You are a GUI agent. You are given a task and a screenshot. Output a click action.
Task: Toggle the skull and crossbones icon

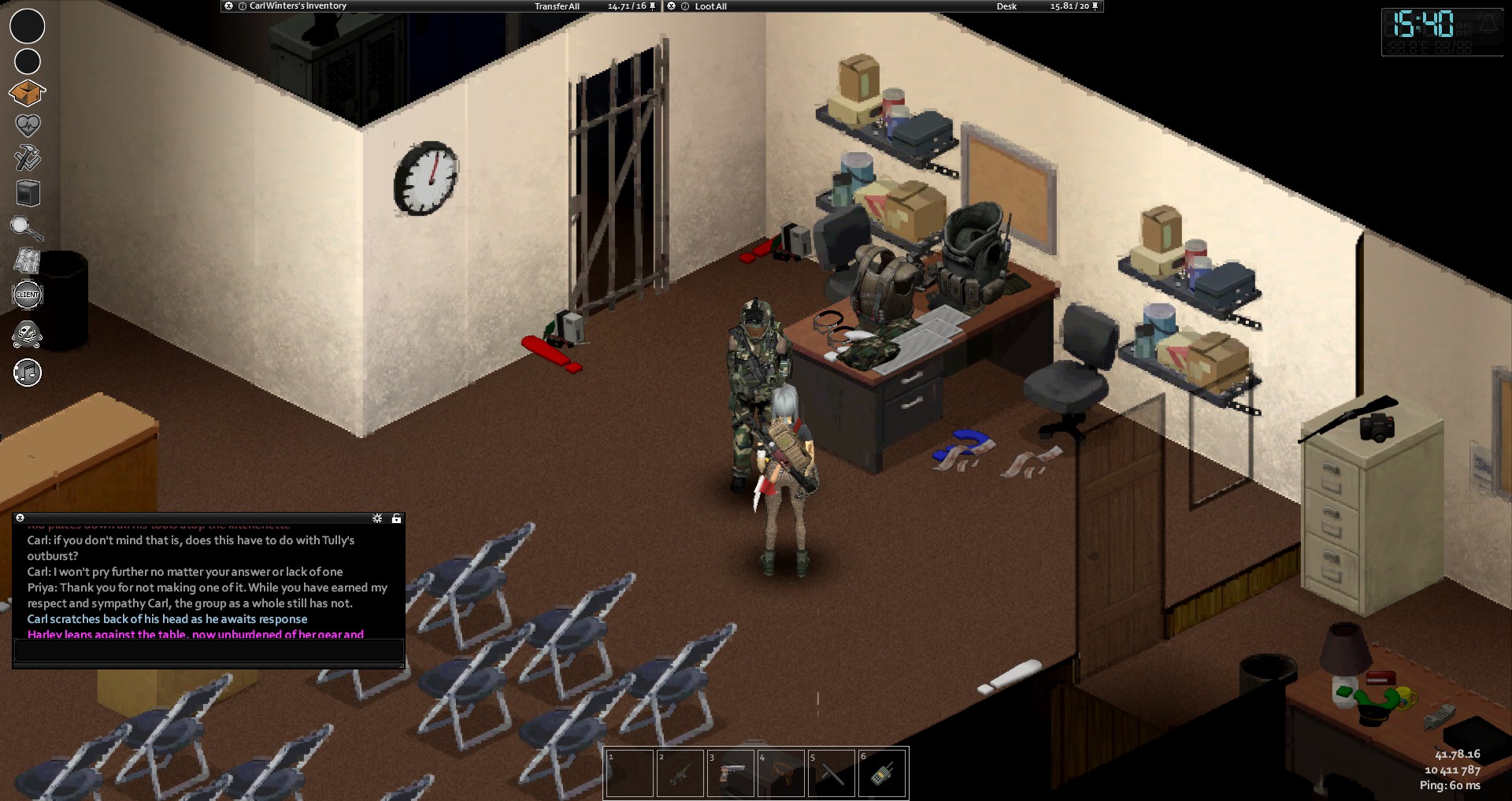click(27, 335)
